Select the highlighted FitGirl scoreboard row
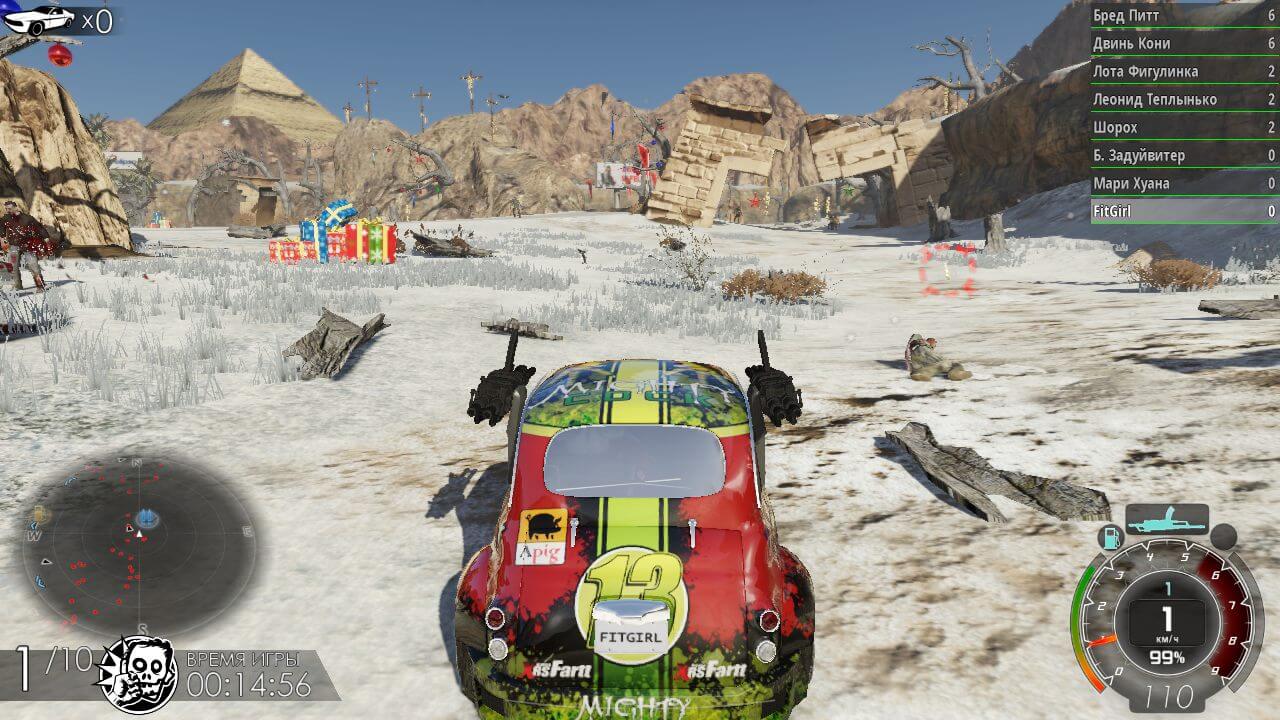The image size is (1280, 720). point(1184,211)
